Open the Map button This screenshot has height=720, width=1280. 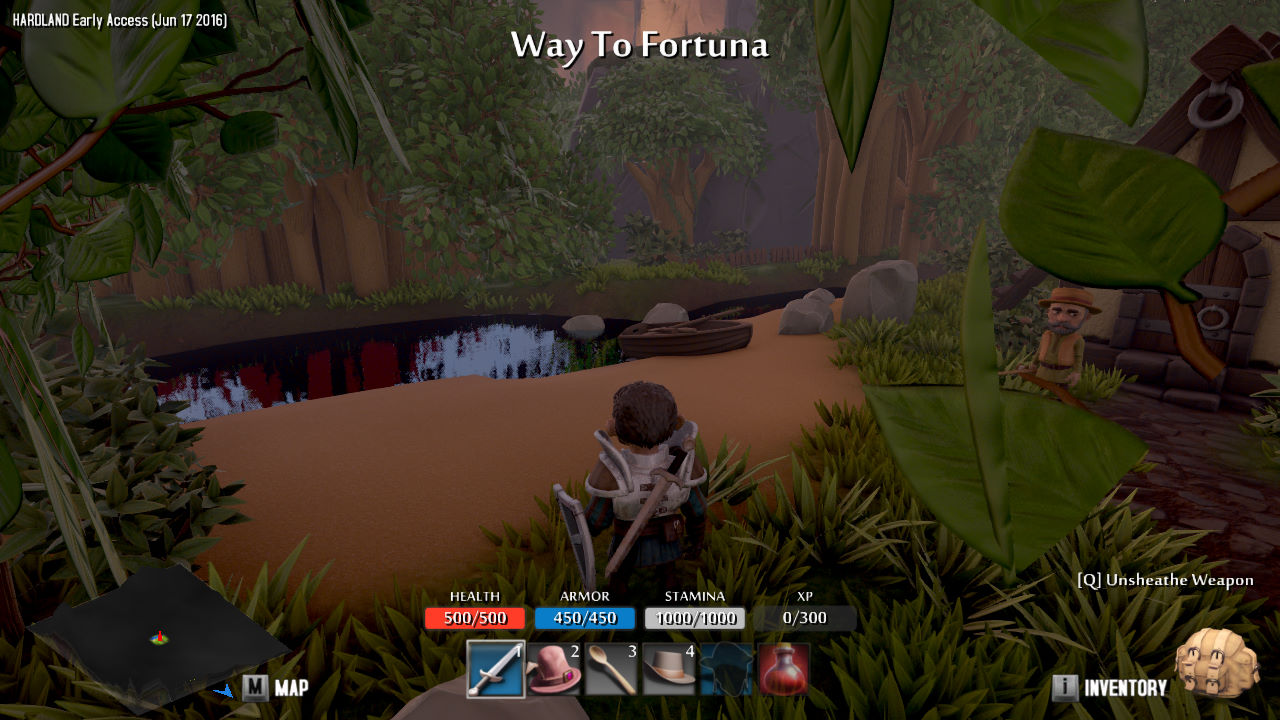[x=276, y=687]
